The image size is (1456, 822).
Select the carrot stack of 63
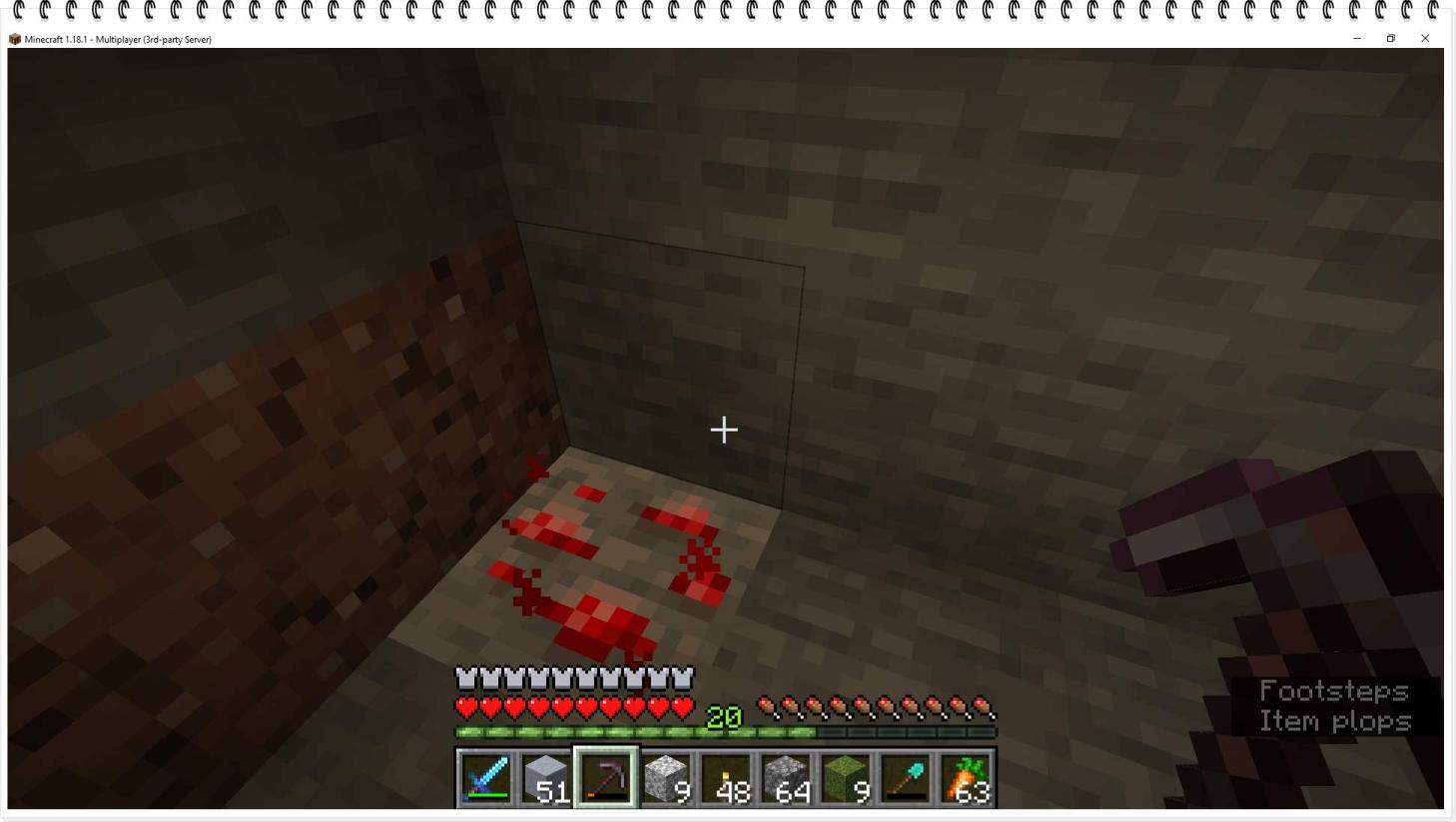click(x=966, y=778)
